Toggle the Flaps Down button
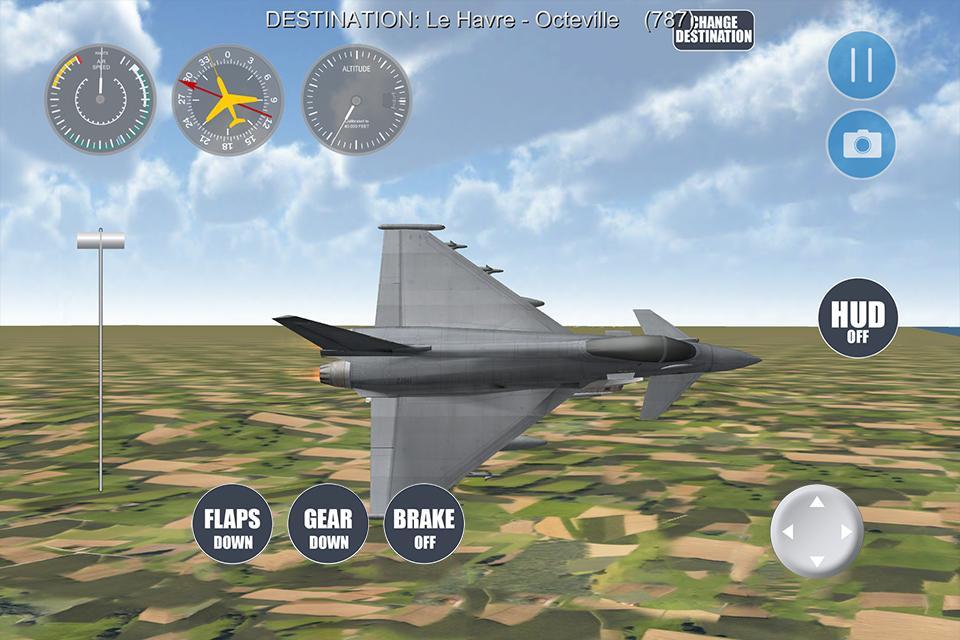960x640 pixels. (x=232, y=526)
